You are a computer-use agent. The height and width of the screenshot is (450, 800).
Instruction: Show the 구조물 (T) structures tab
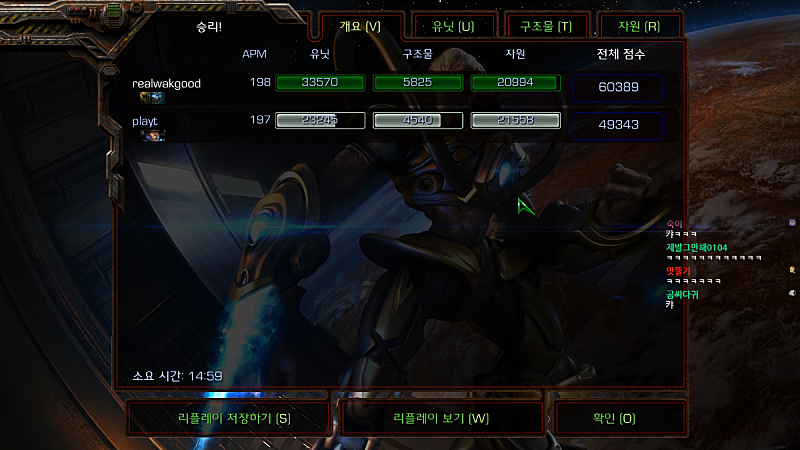[x=546, y=26]
